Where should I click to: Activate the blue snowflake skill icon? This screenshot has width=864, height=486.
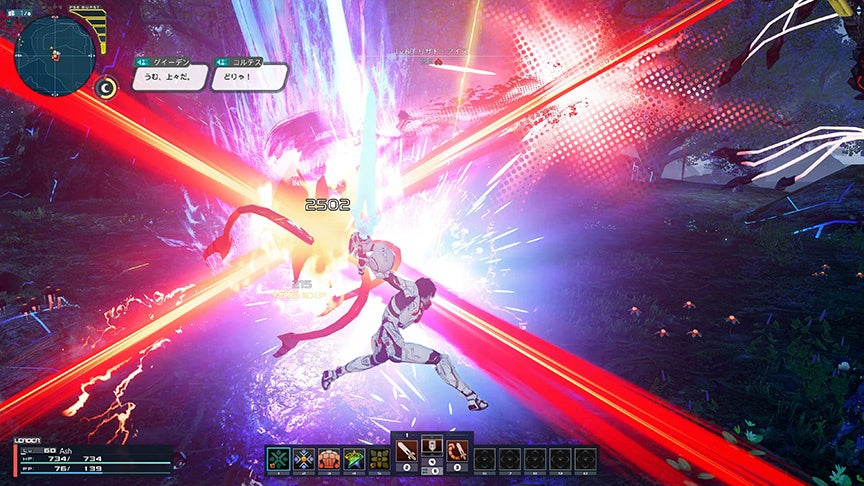tap(303, 459)
